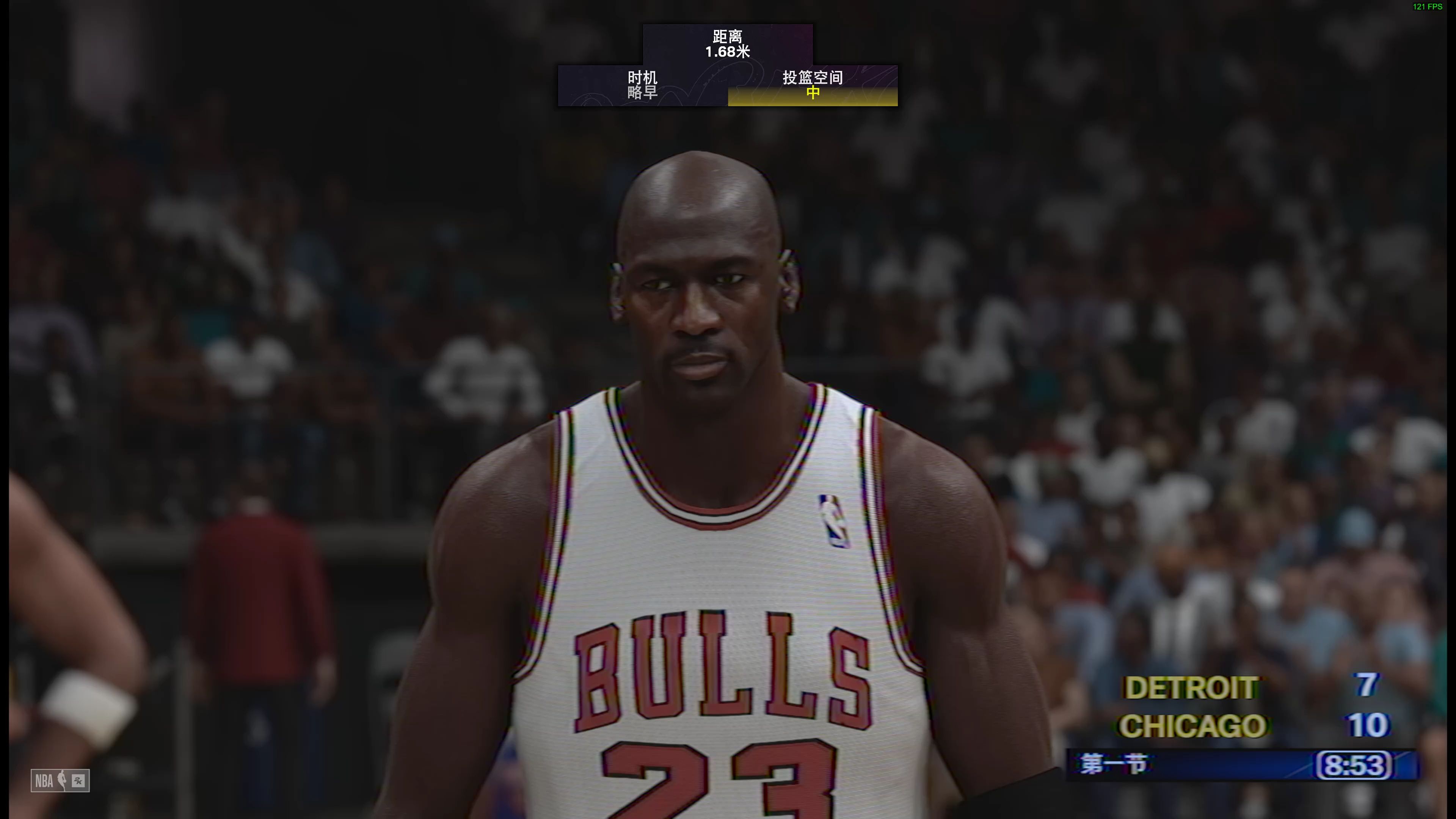
Task: Click the 中 shot space rating text
Action: click(x=812, y=93)
